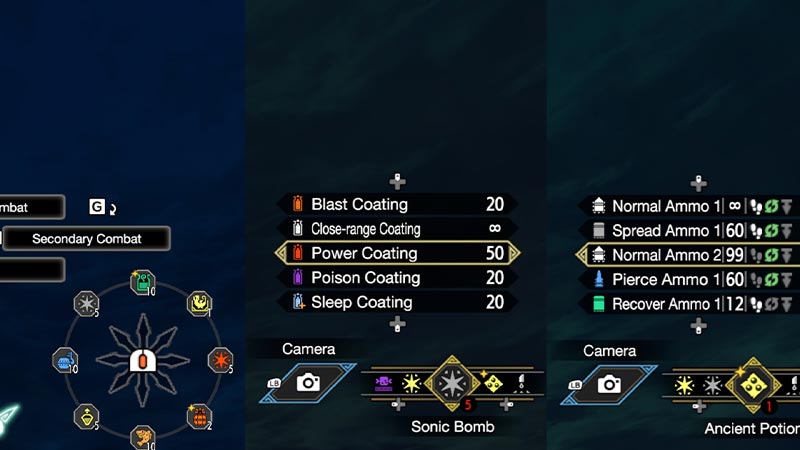Select the Power Coating entry
The height and width of the screenshot is (450, 800).
pyautogui.click(x=397, y=253)
